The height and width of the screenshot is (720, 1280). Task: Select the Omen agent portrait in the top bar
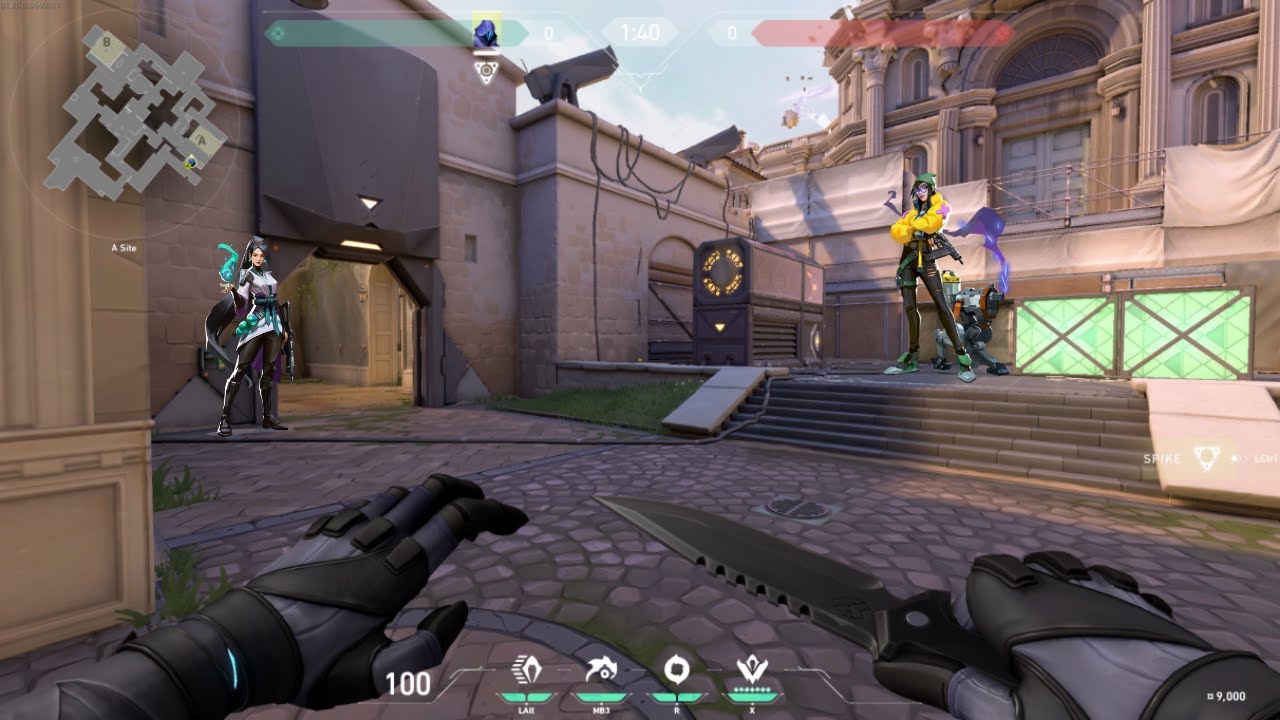[x=486, y=32]
